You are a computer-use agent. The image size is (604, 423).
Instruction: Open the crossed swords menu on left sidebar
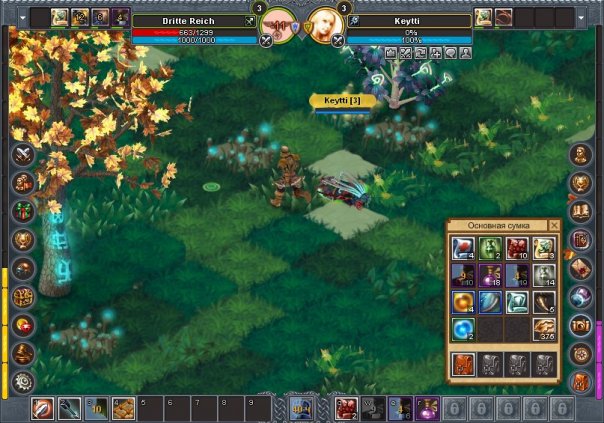tap(22, 155)
